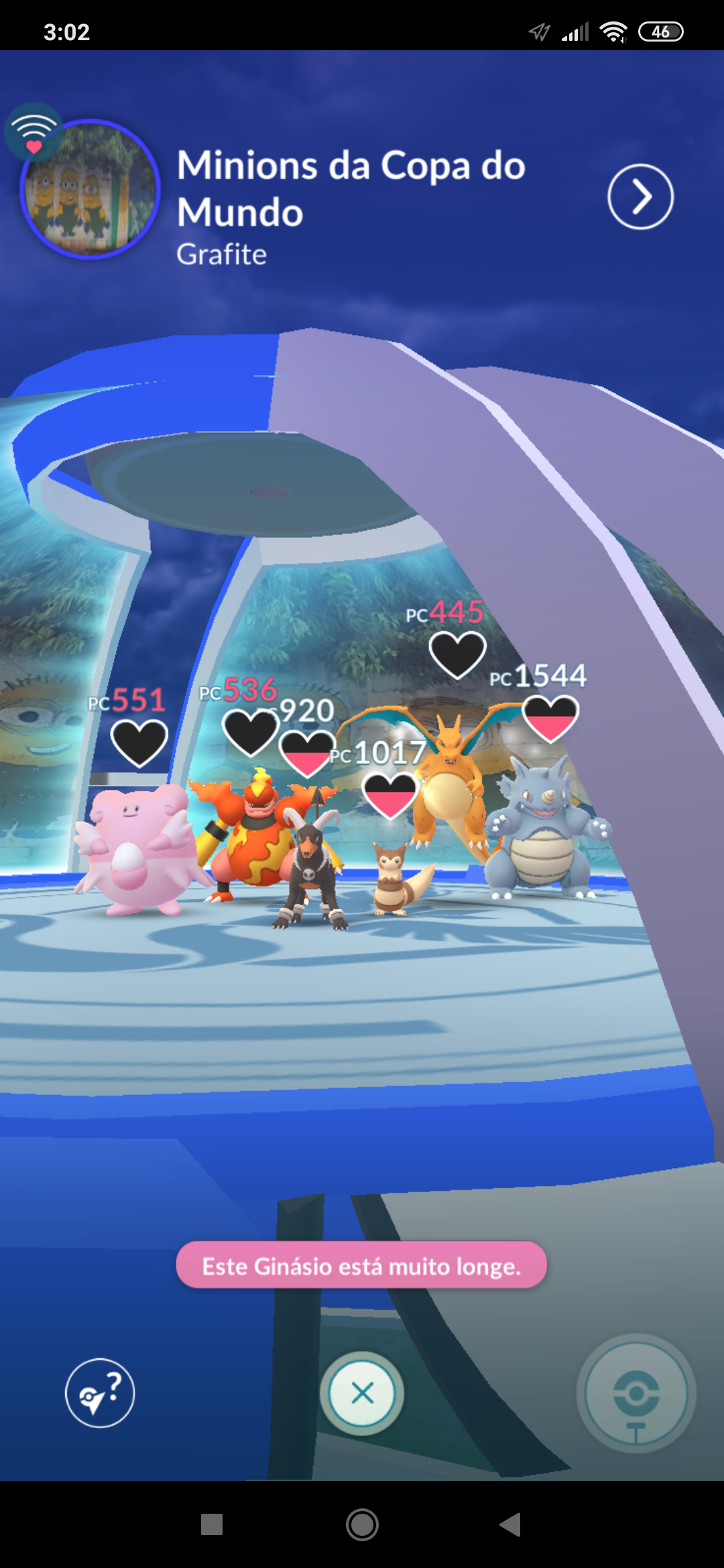Tap the Android back button

(511, 1525)
